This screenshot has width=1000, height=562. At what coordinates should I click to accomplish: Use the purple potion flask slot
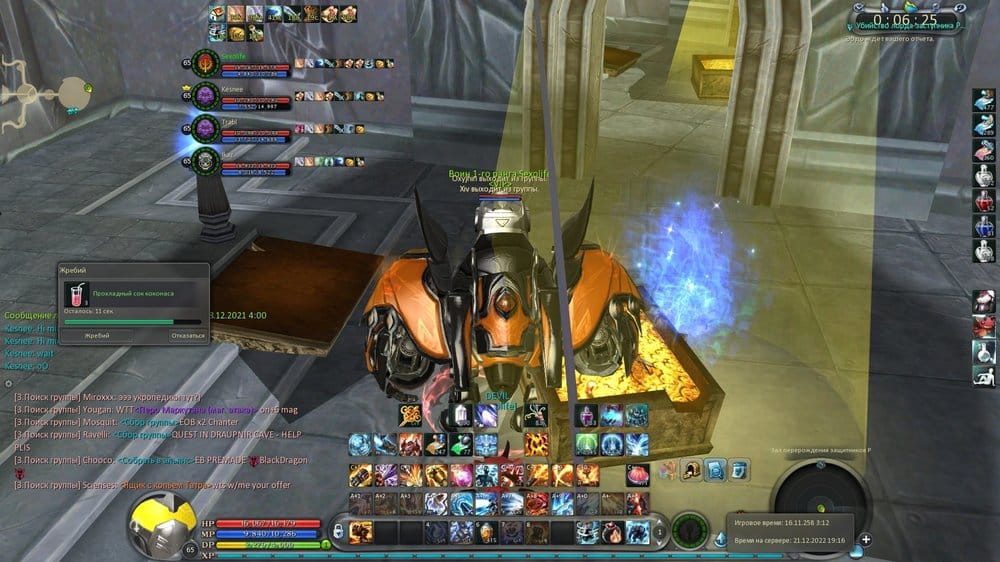coord(587,414)
